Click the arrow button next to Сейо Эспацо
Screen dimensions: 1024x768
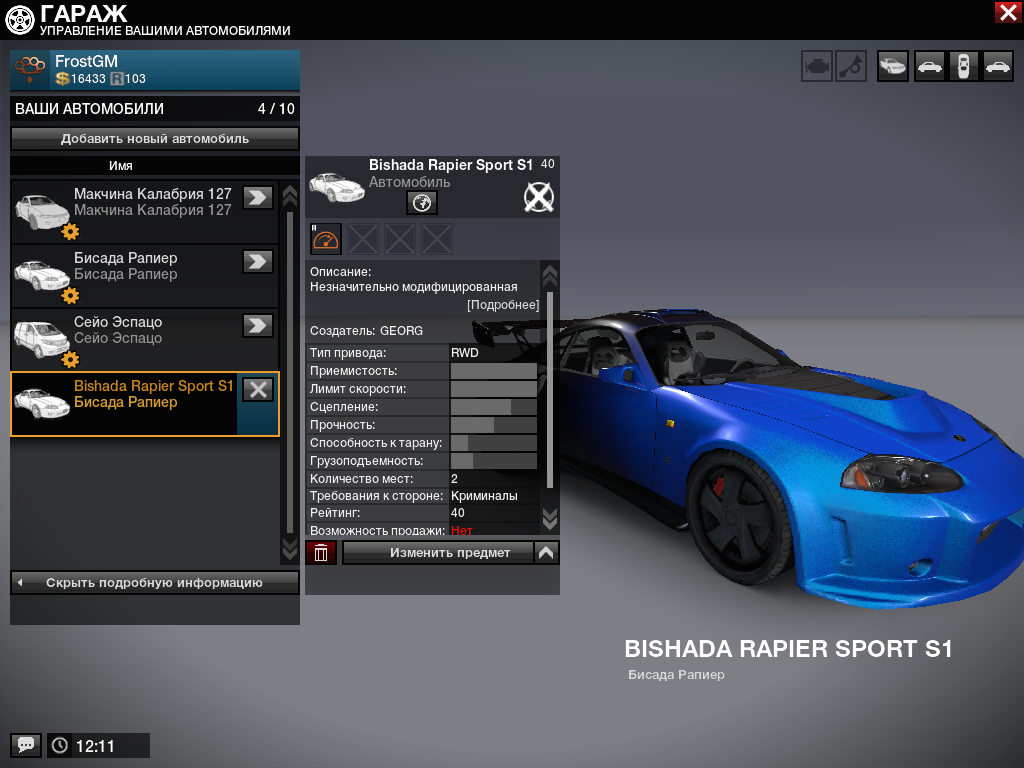[258, 325]
